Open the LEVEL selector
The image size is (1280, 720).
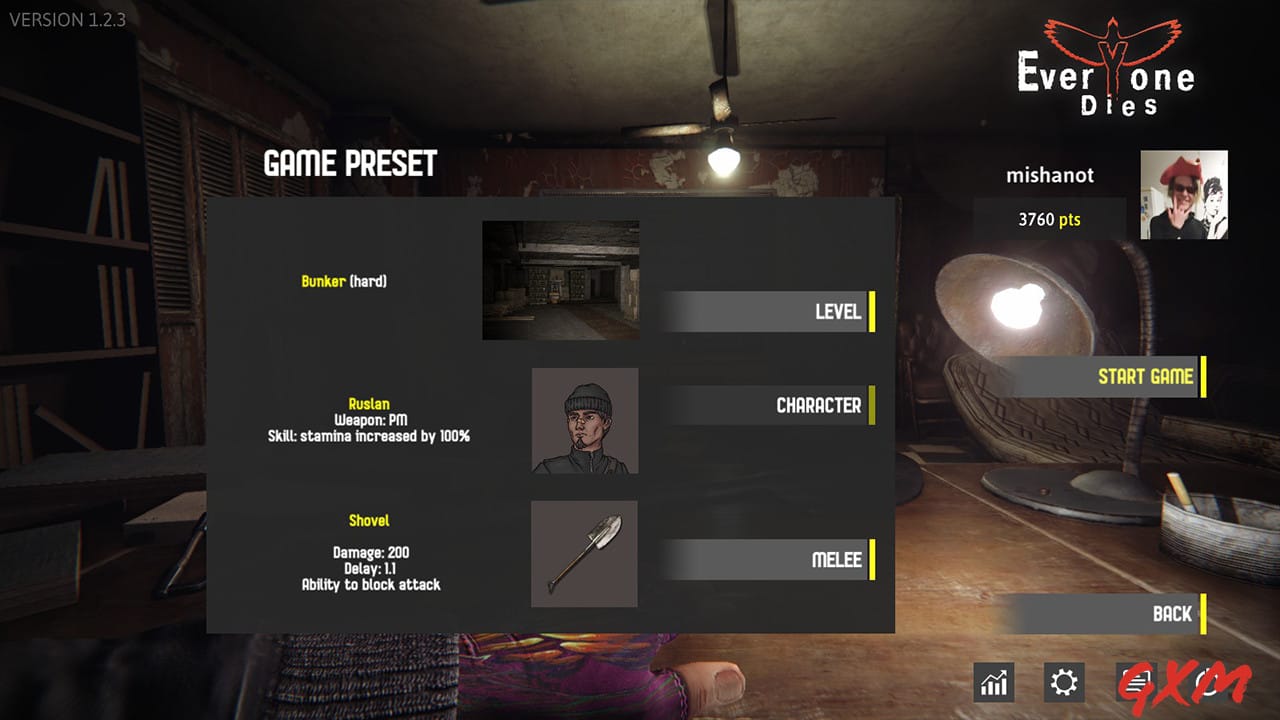770,311
